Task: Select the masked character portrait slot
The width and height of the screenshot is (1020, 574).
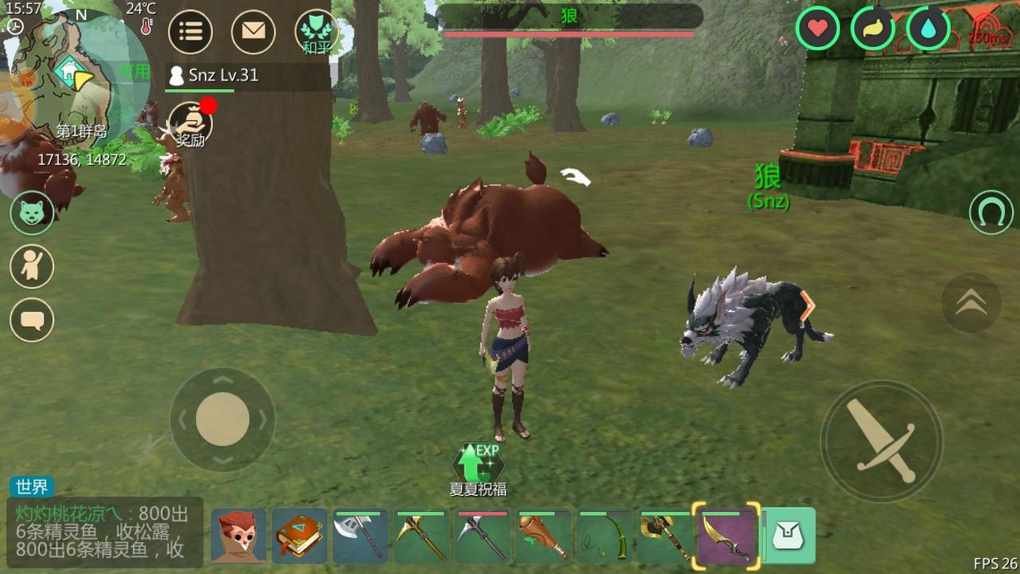Action: pos(238,536)
